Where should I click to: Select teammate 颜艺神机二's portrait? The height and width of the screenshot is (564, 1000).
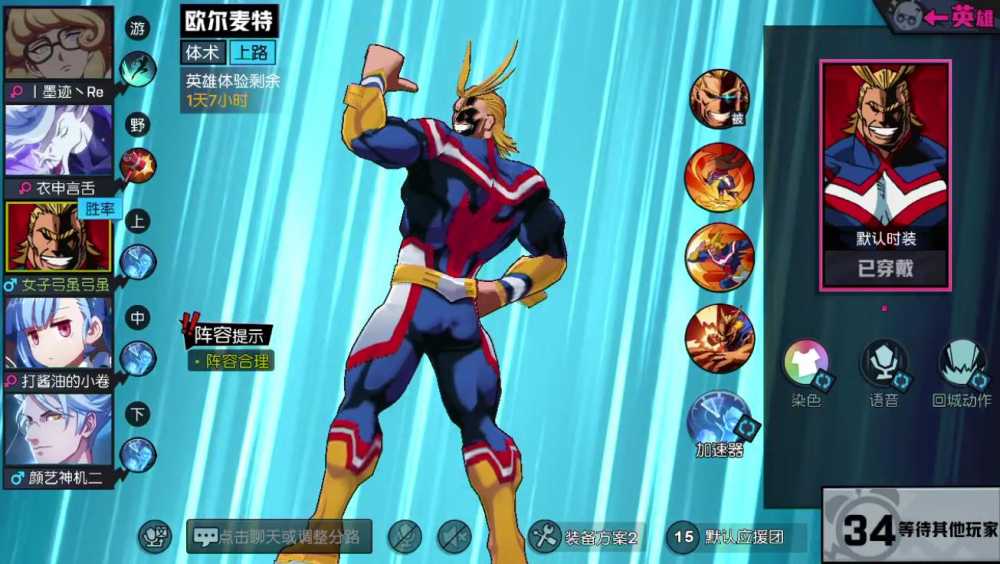(58, 429)
